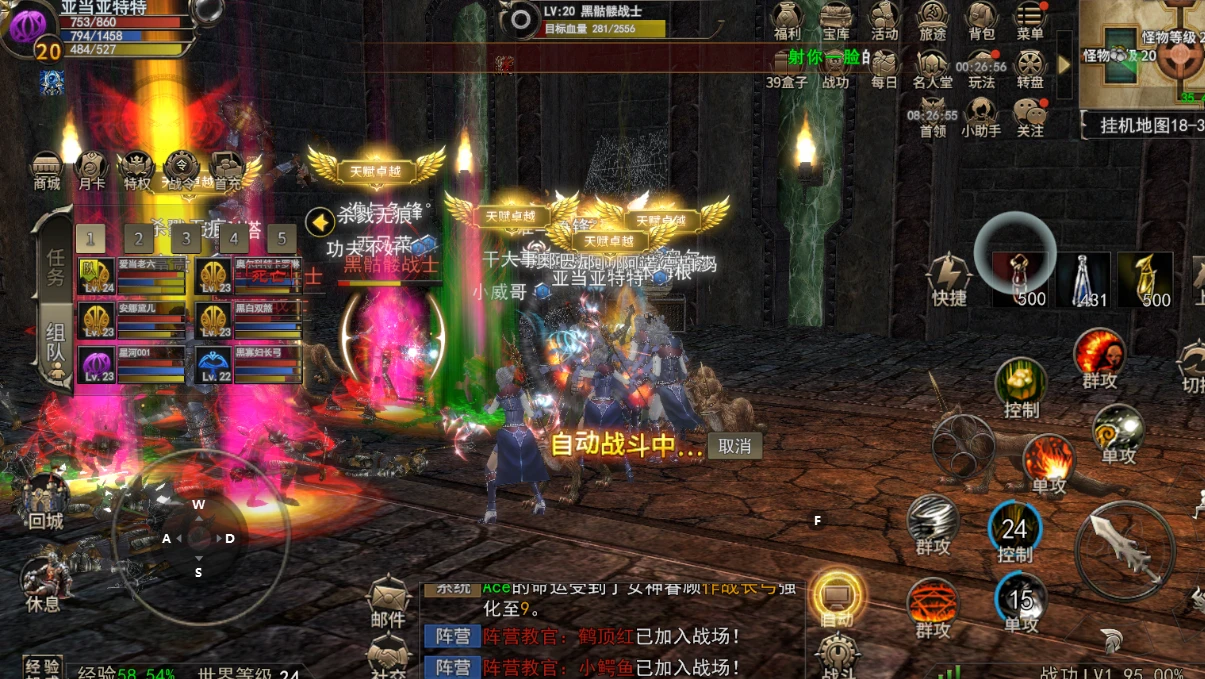
Task: Open the 福利 welfare panel
Action: point(787,20)
